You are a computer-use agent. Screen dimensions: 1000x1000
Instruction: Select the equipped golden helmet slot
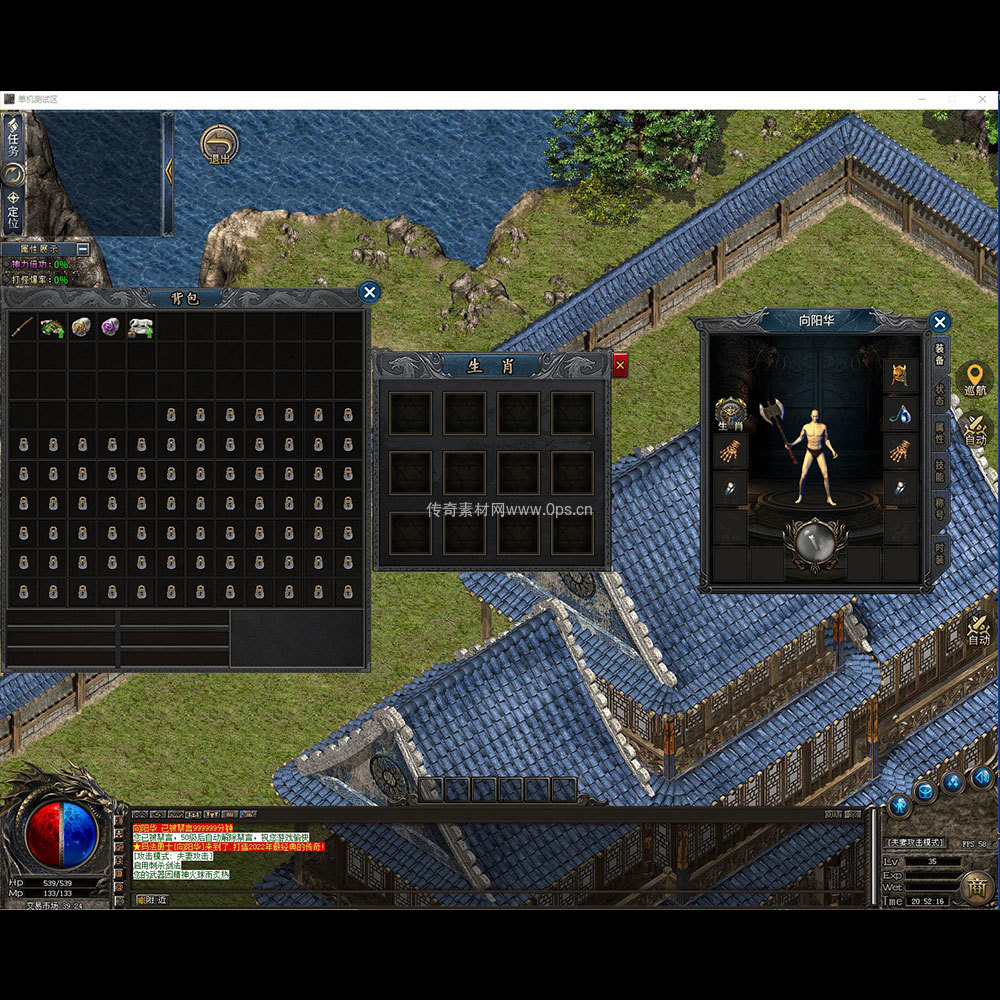[x=900, y=374]
